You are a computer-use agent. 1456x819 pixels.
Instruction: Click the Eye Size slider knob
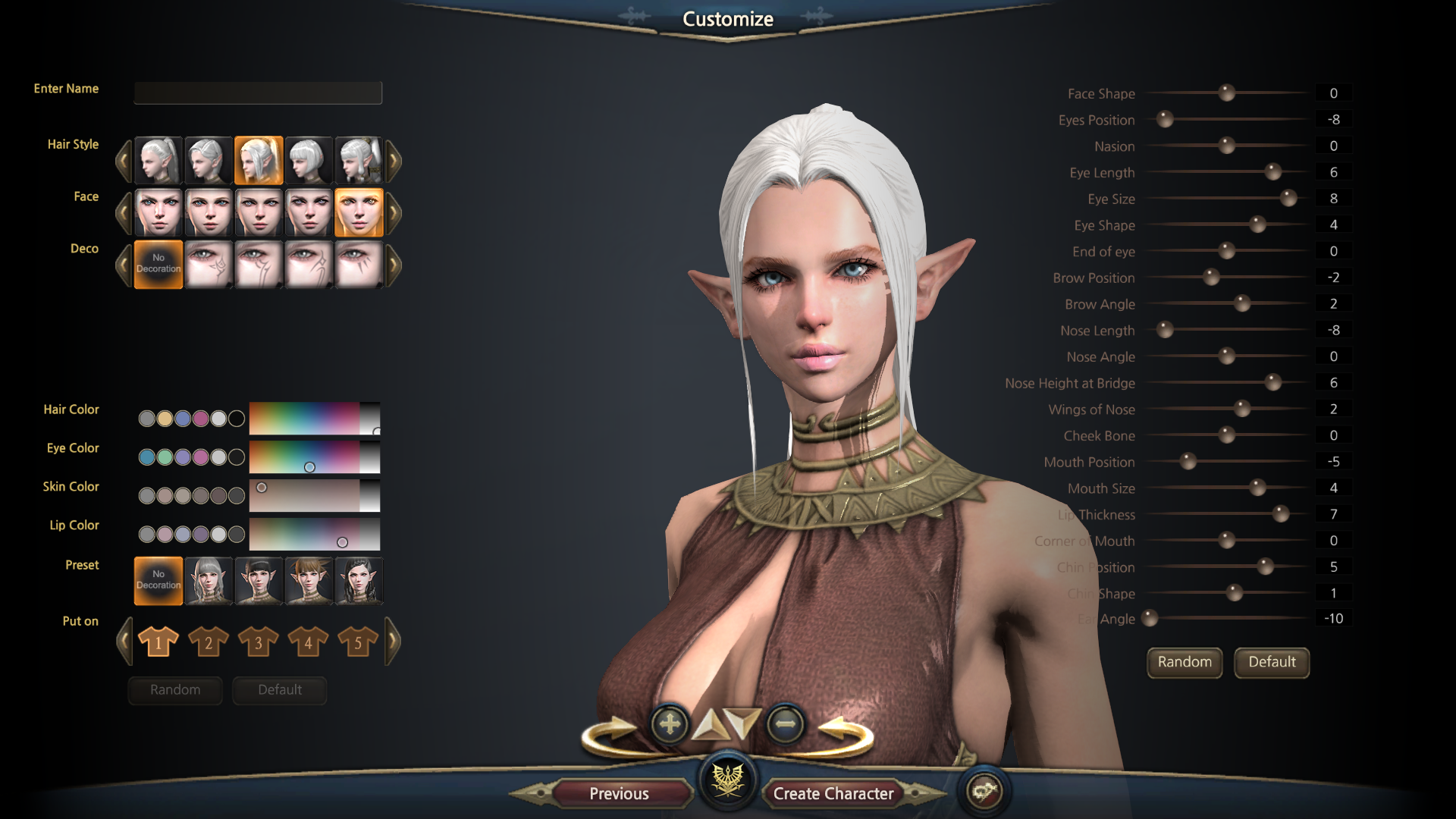pyautogui.click(x=1288, y=199)
